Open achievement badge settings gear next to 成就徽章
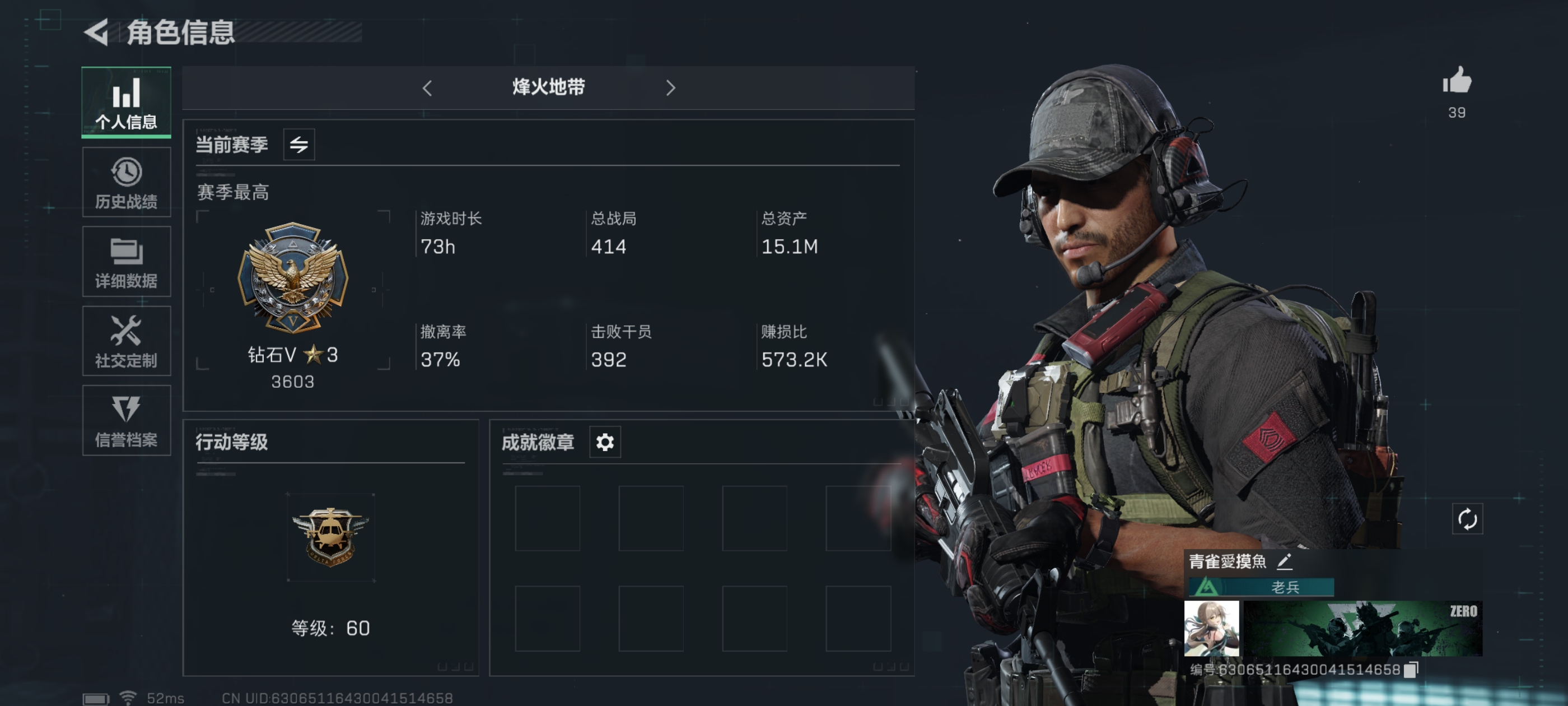Screen dimensions: 1568x706 [x=603, y=442]
